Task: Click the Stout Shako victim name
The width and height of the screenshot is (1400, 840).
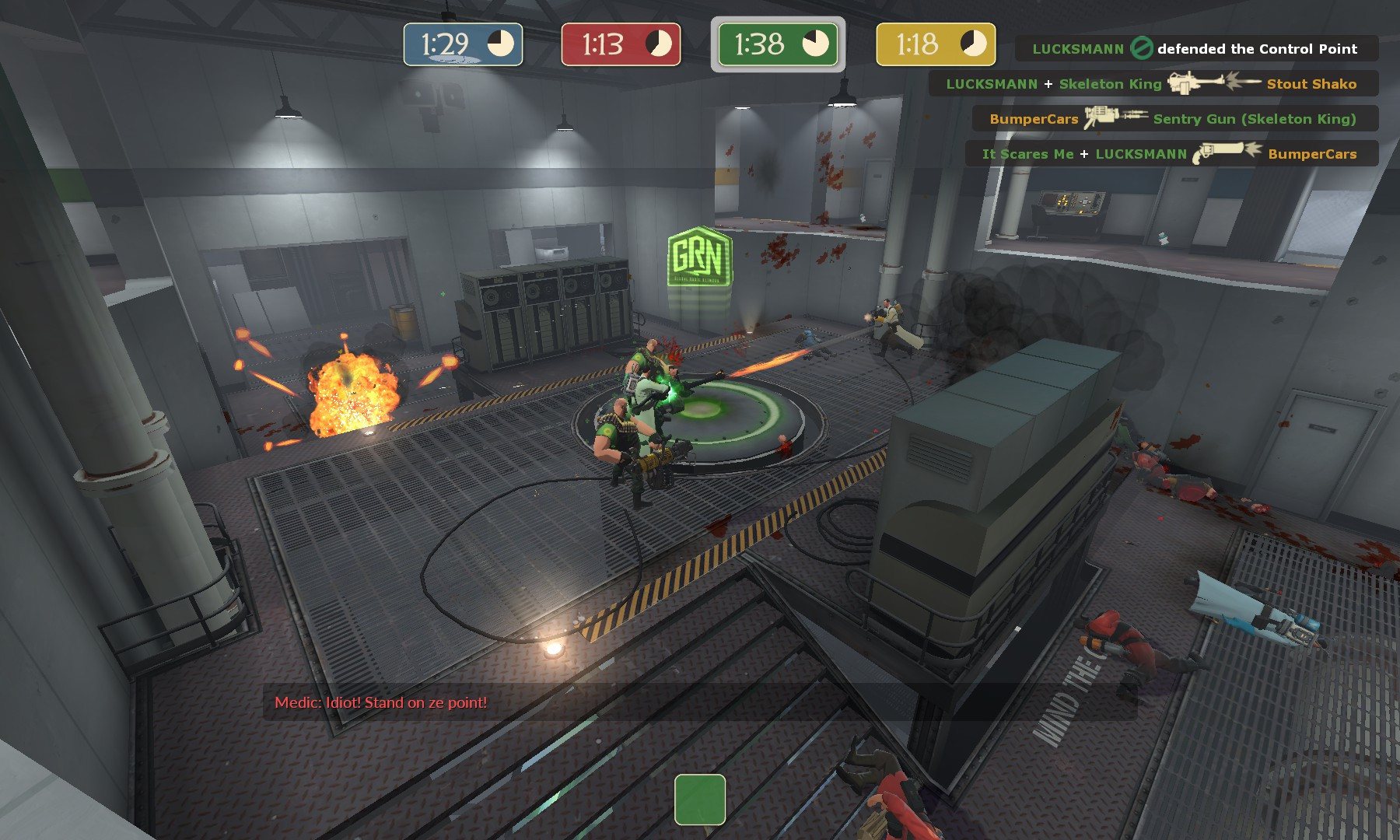Action: [x=1311, y=84]
